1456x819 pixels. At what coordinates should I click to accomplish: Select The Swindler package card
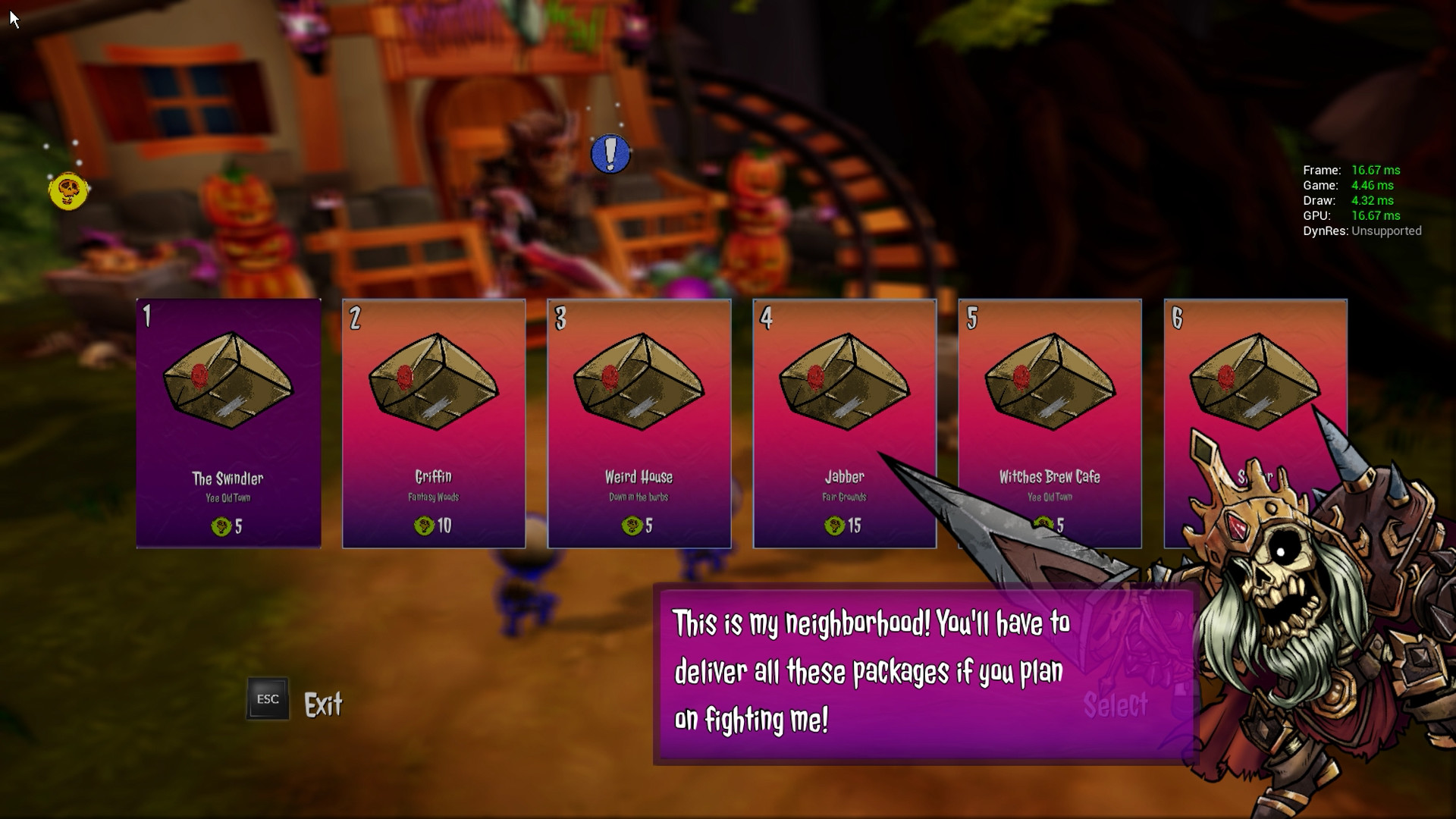click(x=227, y=423)
